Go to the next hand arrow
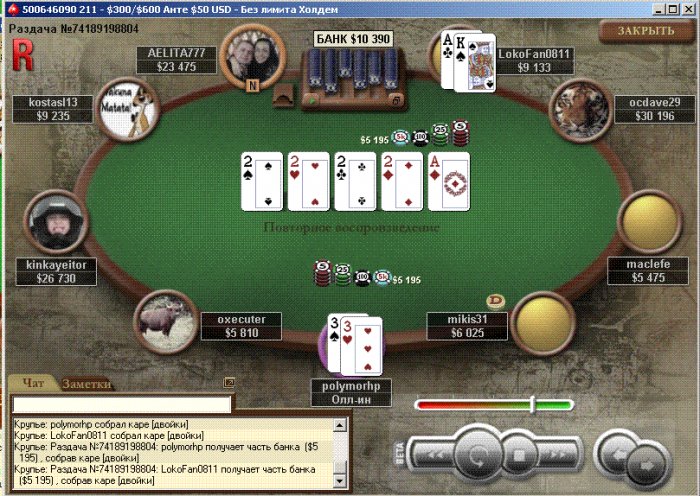The height and width of the screenshot is (496, 700). point(647,463)
